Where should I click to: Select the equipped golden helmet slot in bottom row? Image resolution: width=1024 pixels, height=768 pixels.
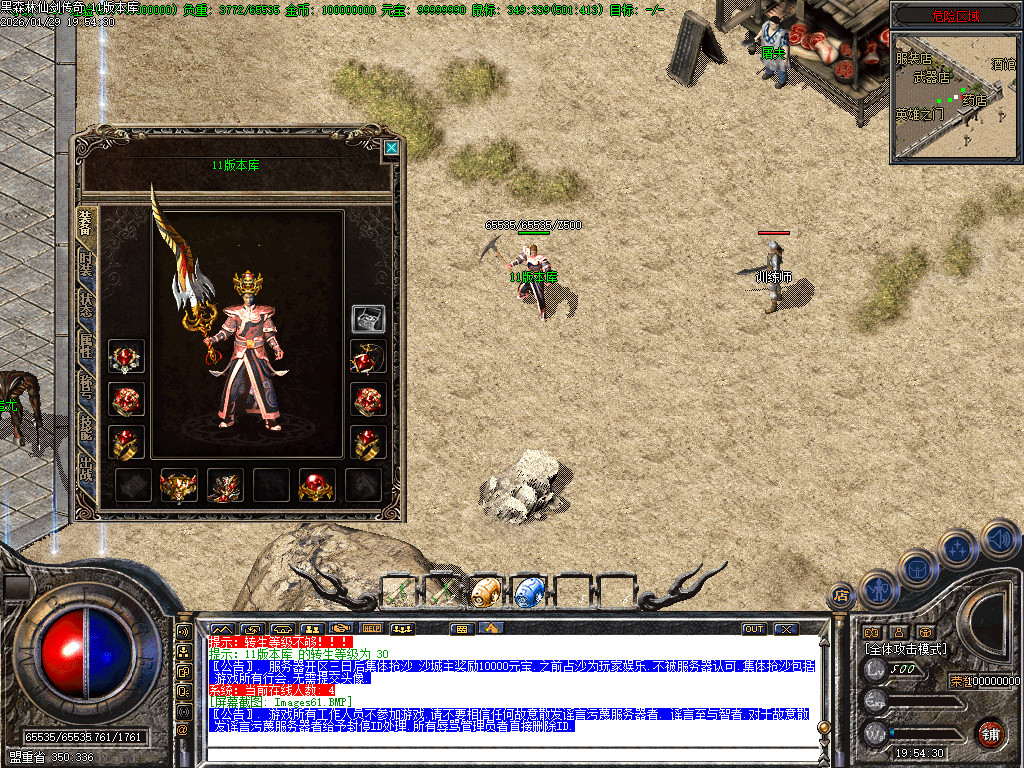[179, 486]
